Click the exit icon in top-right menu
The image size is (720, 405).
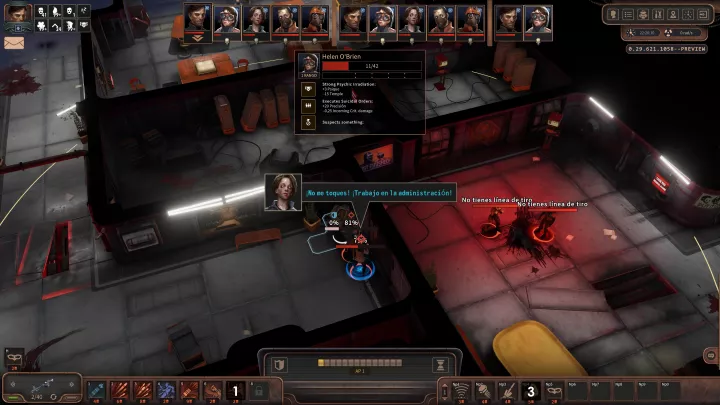click(x=702, y=14)
